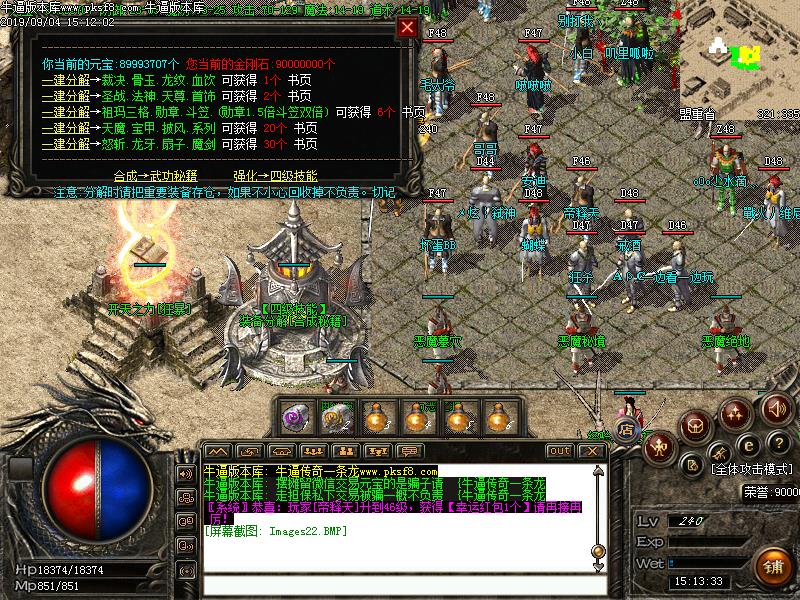Close the chat window with its X button
The width and height of the screenshot is (800, 600).
[591, 451]
